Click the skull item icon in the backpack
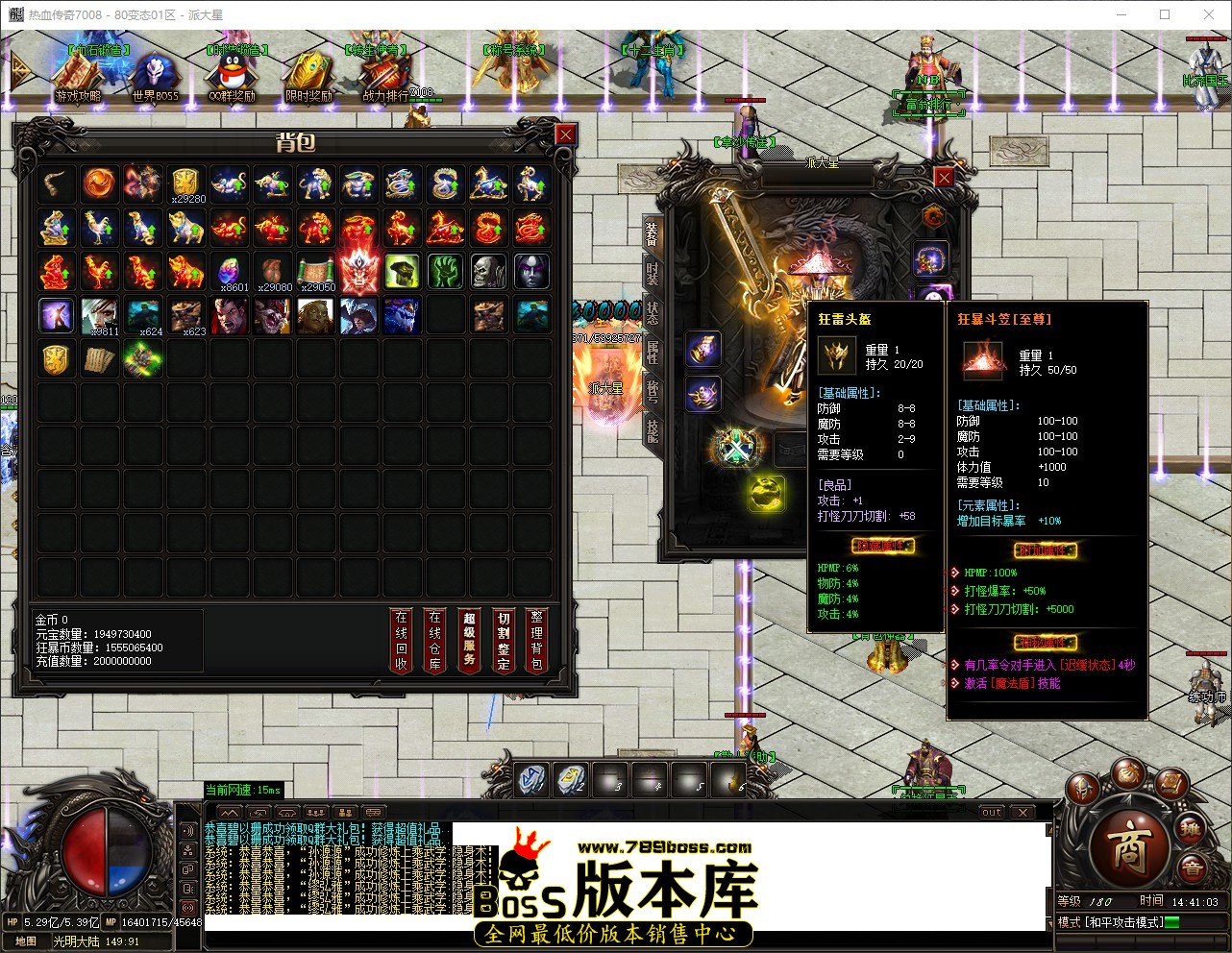This screenshot has height=953, width=1232. click(488, 270)
